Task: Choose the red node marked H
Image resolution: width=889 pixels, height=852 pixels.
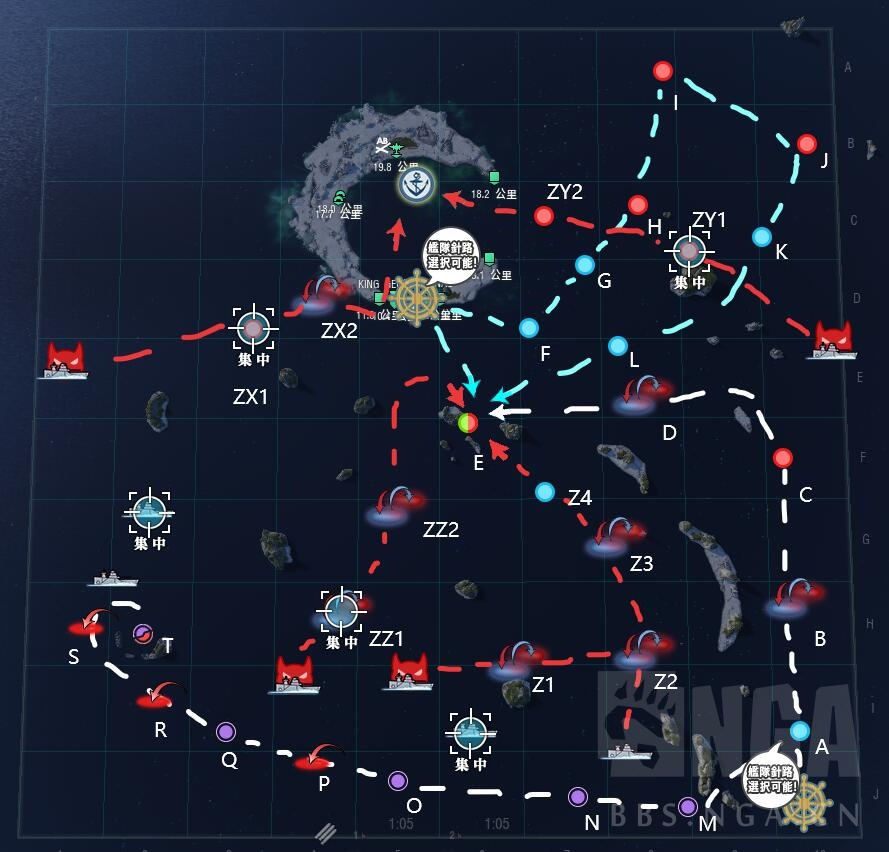Action: pos(637,205)
